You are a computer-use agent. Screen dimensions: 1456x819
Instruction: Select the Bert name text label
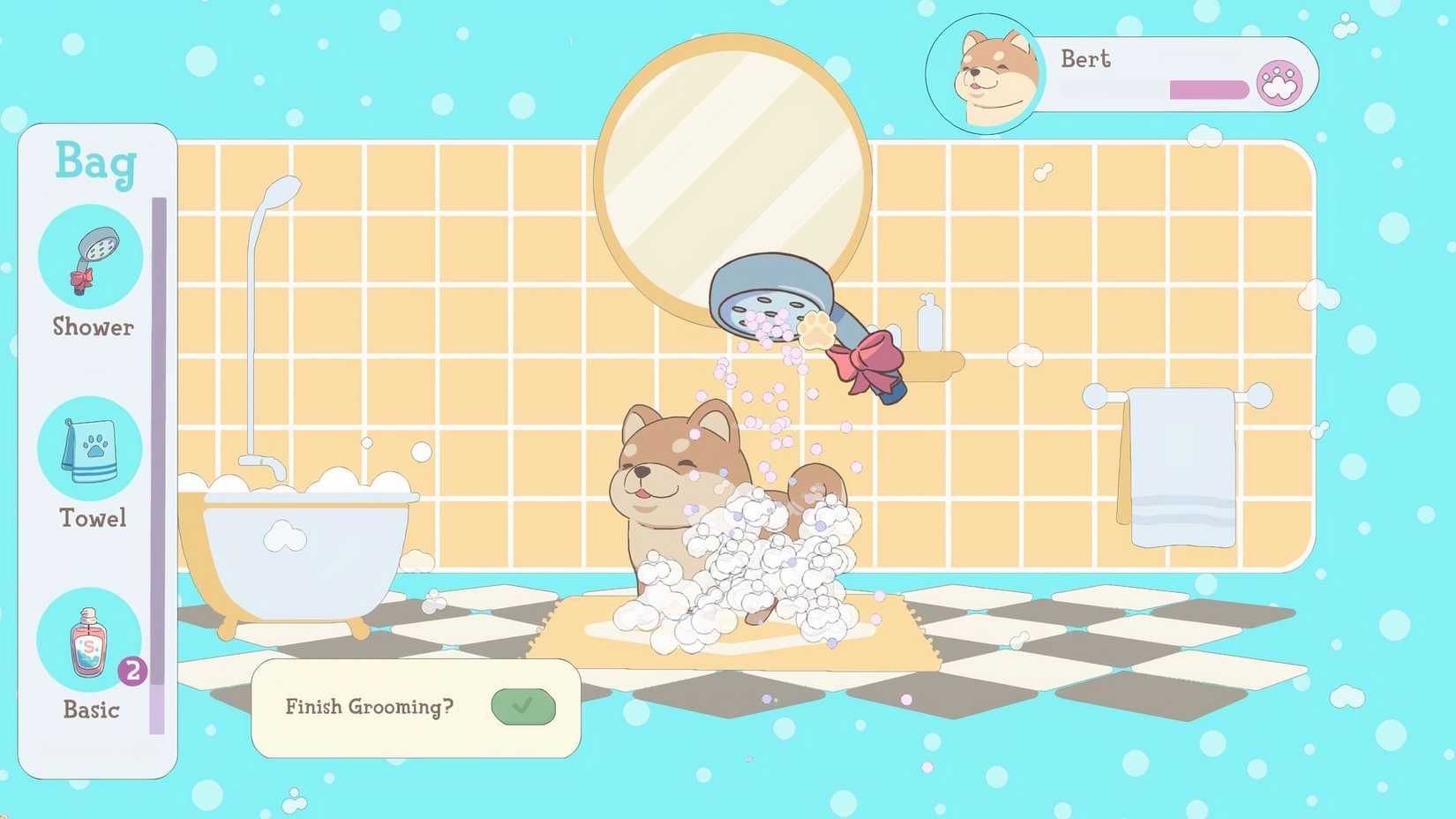click(x=1085, y=59)
